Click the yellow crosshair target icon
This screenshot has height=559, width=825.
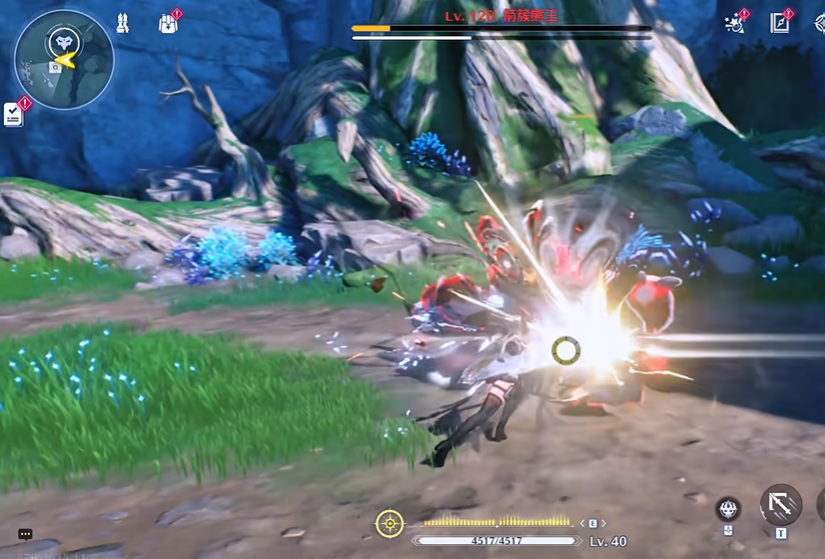[x=389, y=523]
